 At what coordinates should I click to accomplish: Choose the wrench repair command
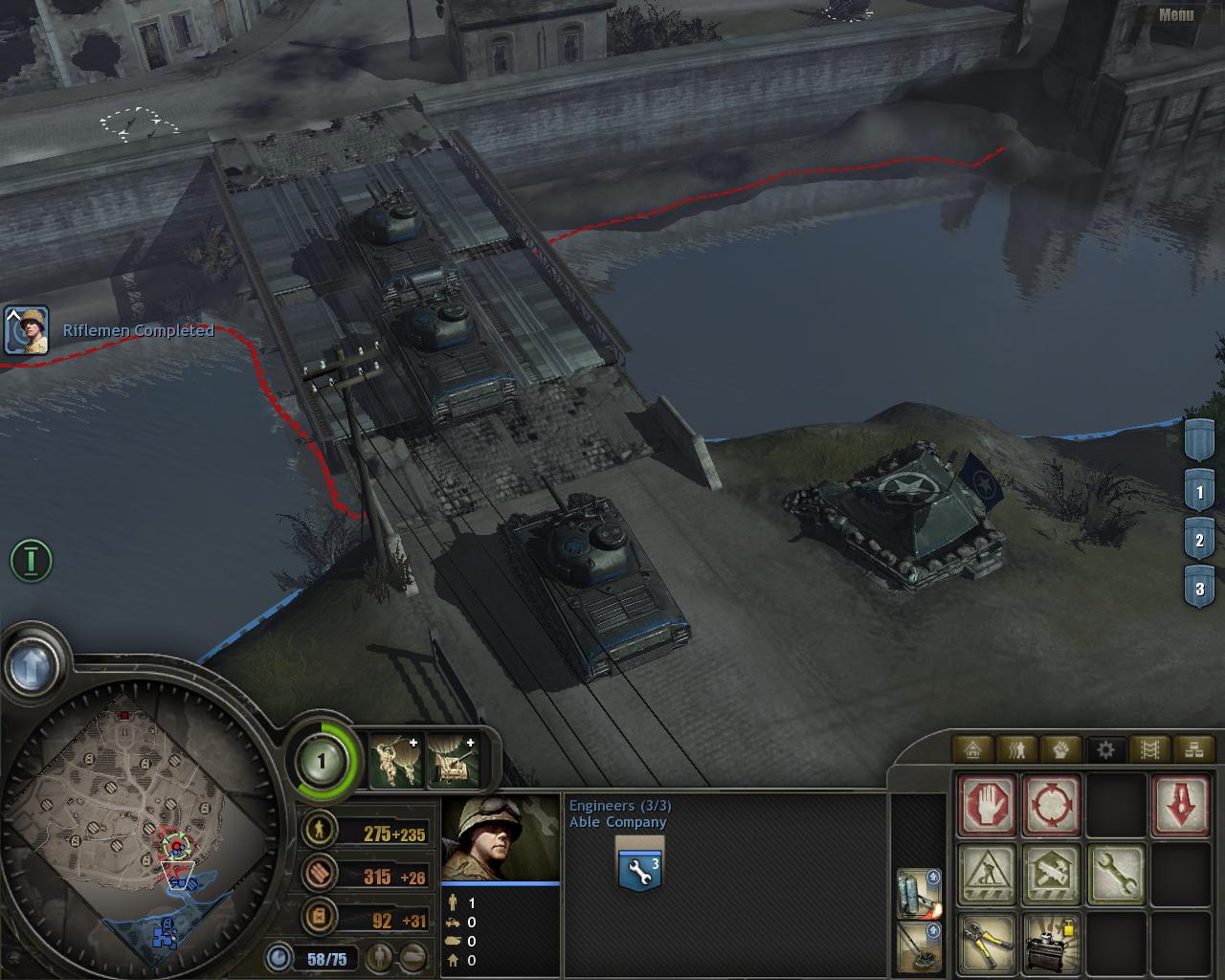tap(1116, 874)
